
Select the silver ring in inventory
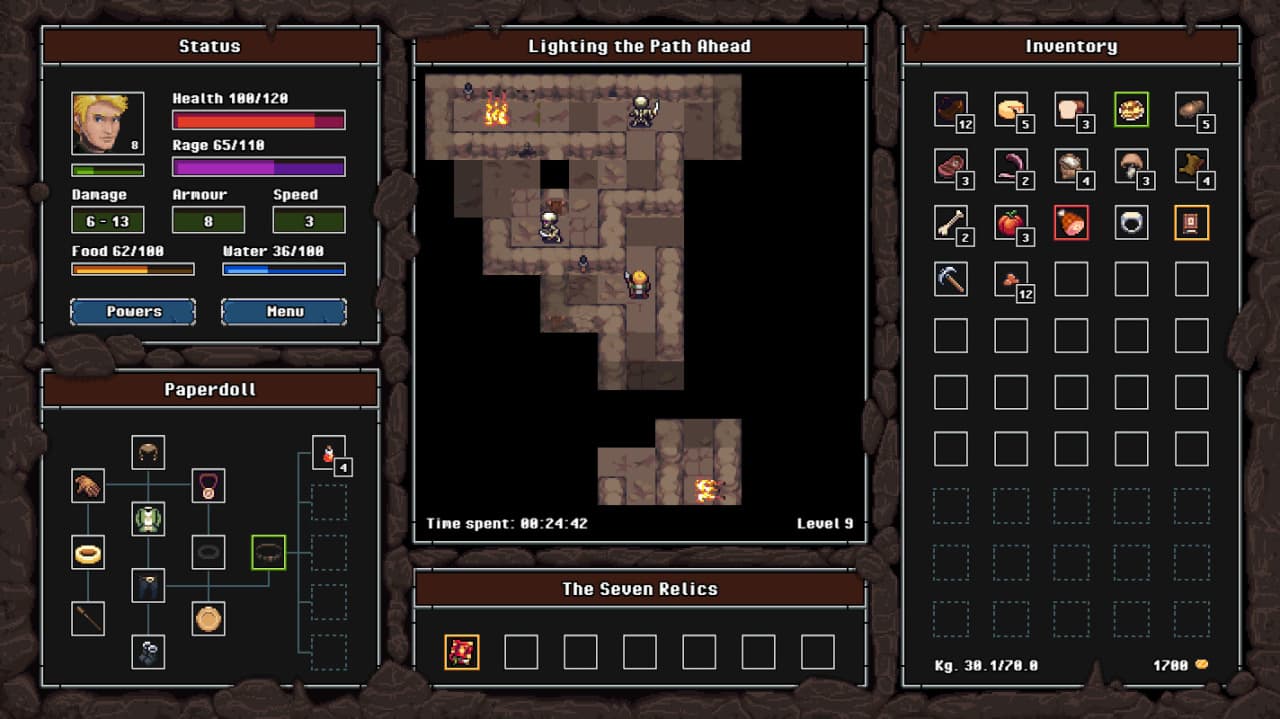coord(1131,222)
